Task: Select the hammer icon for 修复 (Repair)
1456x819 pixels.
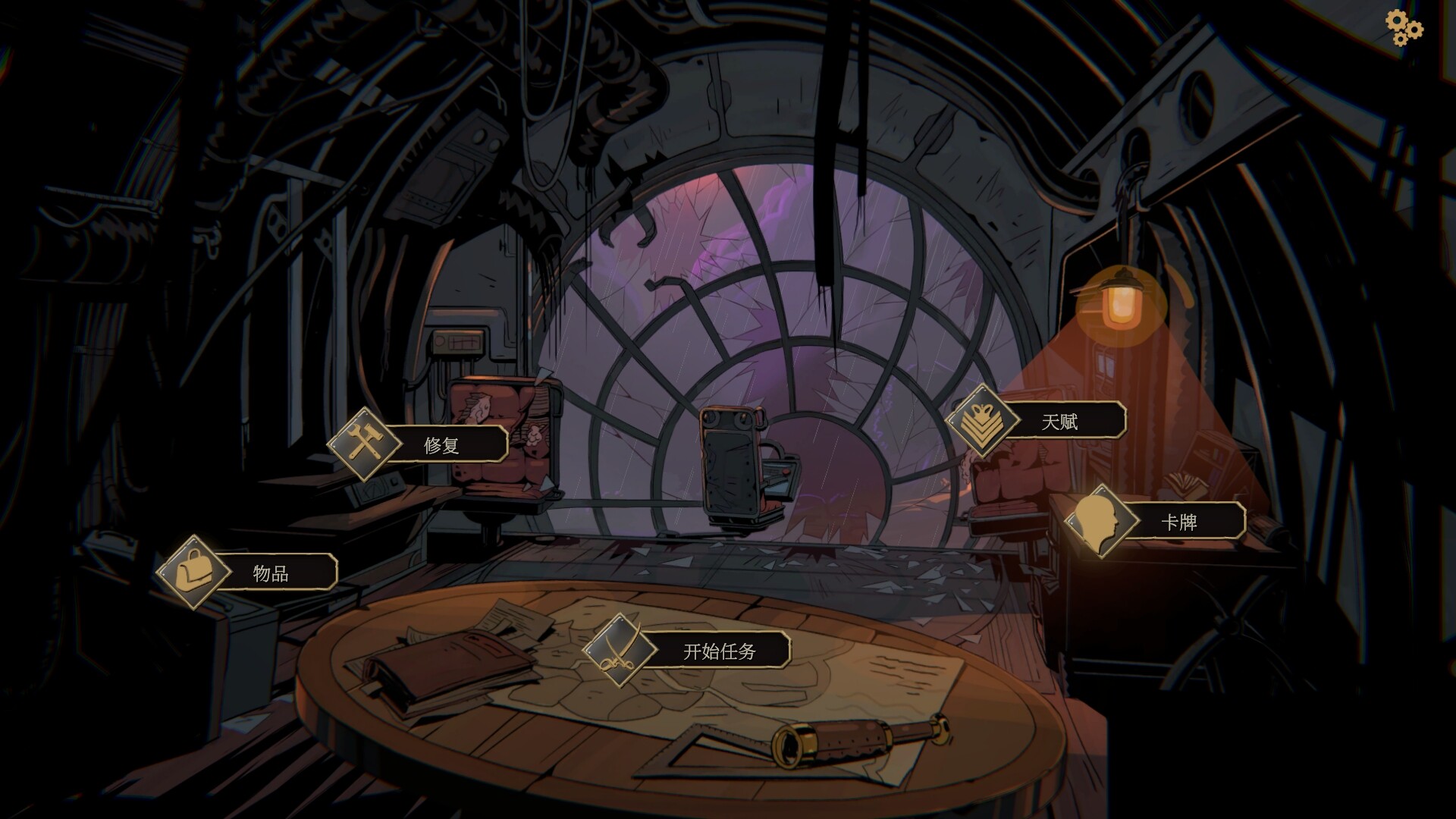Action: tap(364, 441)
